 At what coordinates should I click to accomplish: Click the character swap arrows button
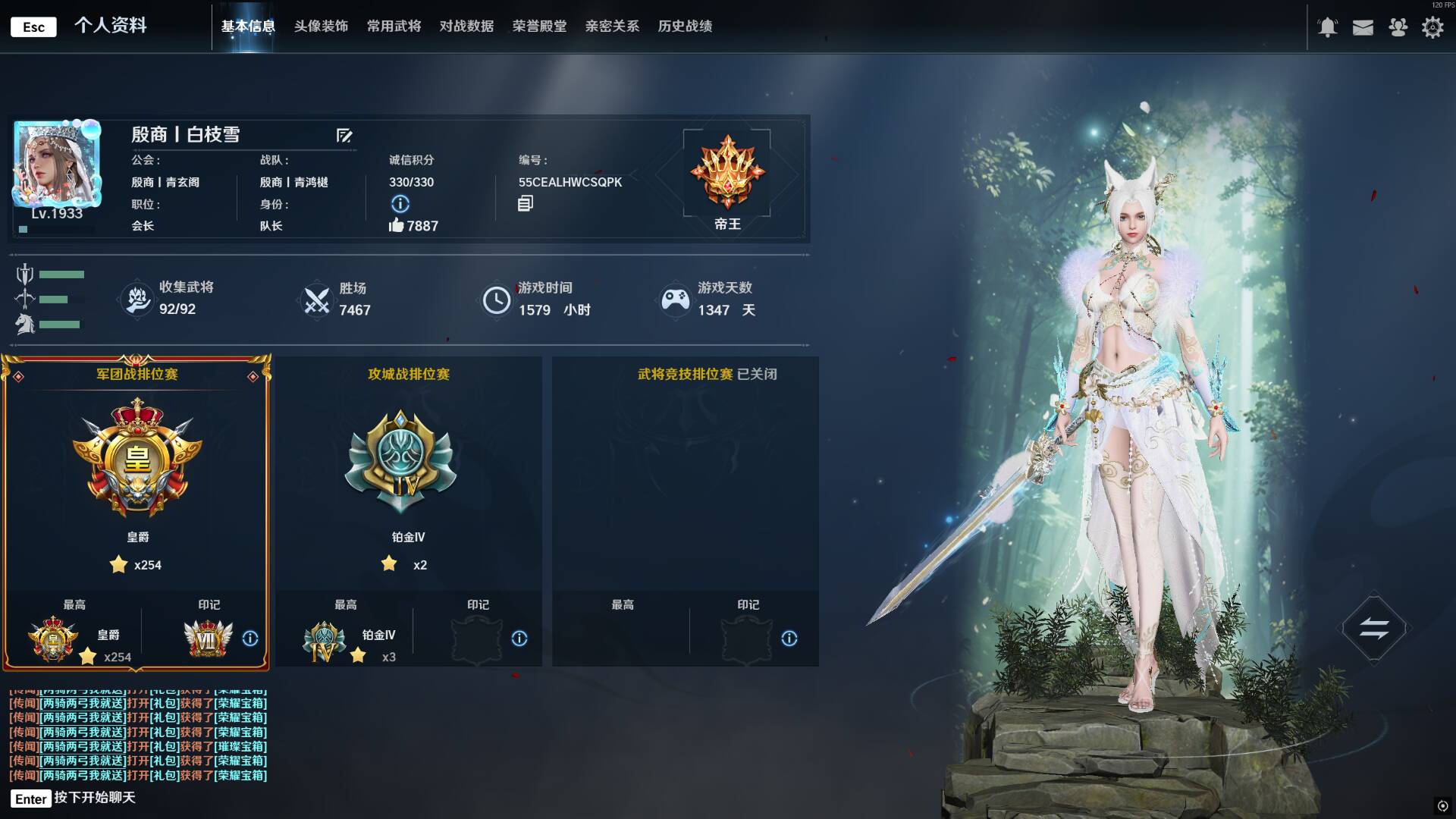pos(1373,628)
